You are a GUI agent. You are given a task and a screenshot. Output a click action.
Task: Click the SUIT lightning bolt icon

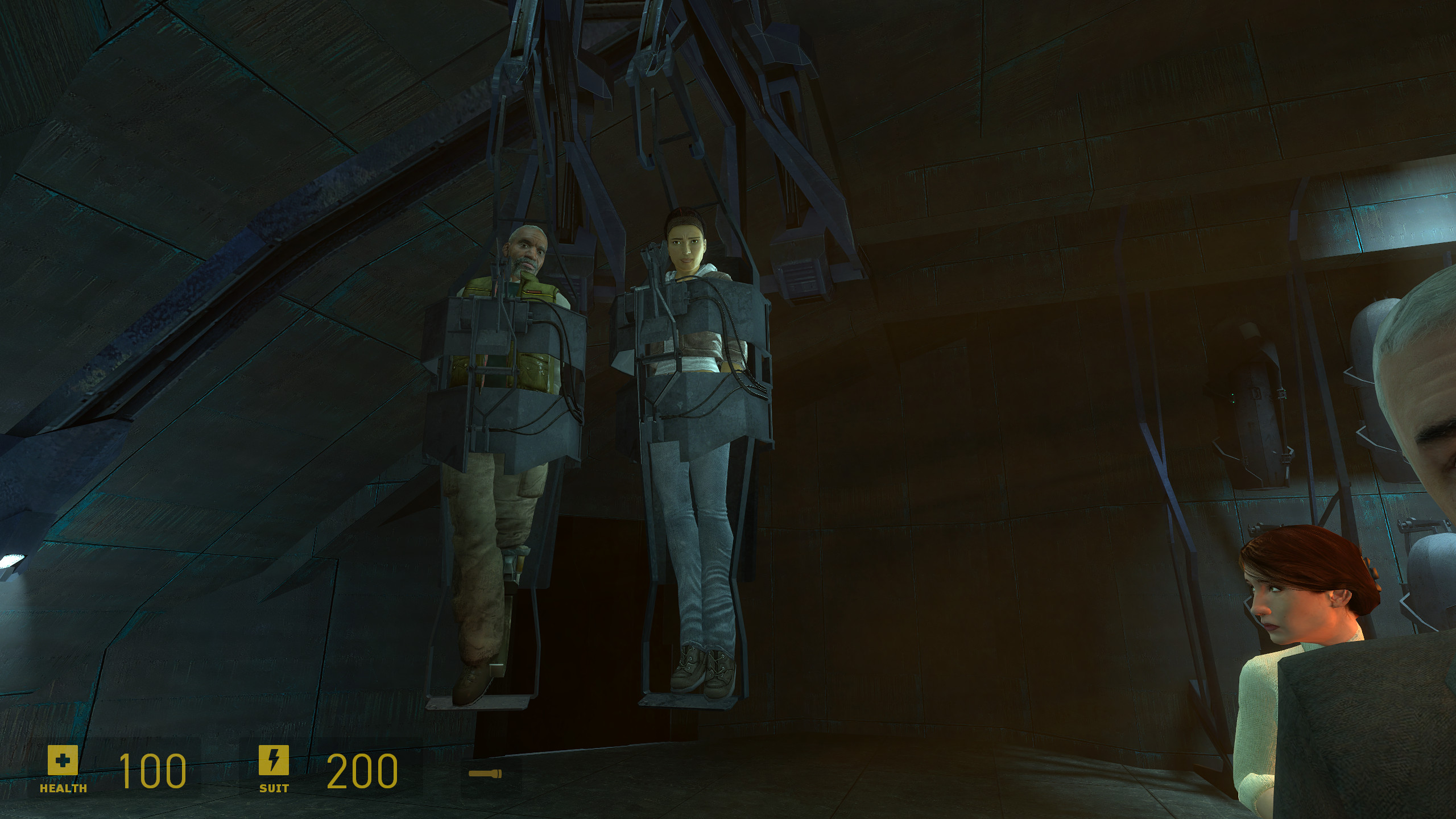274,759
